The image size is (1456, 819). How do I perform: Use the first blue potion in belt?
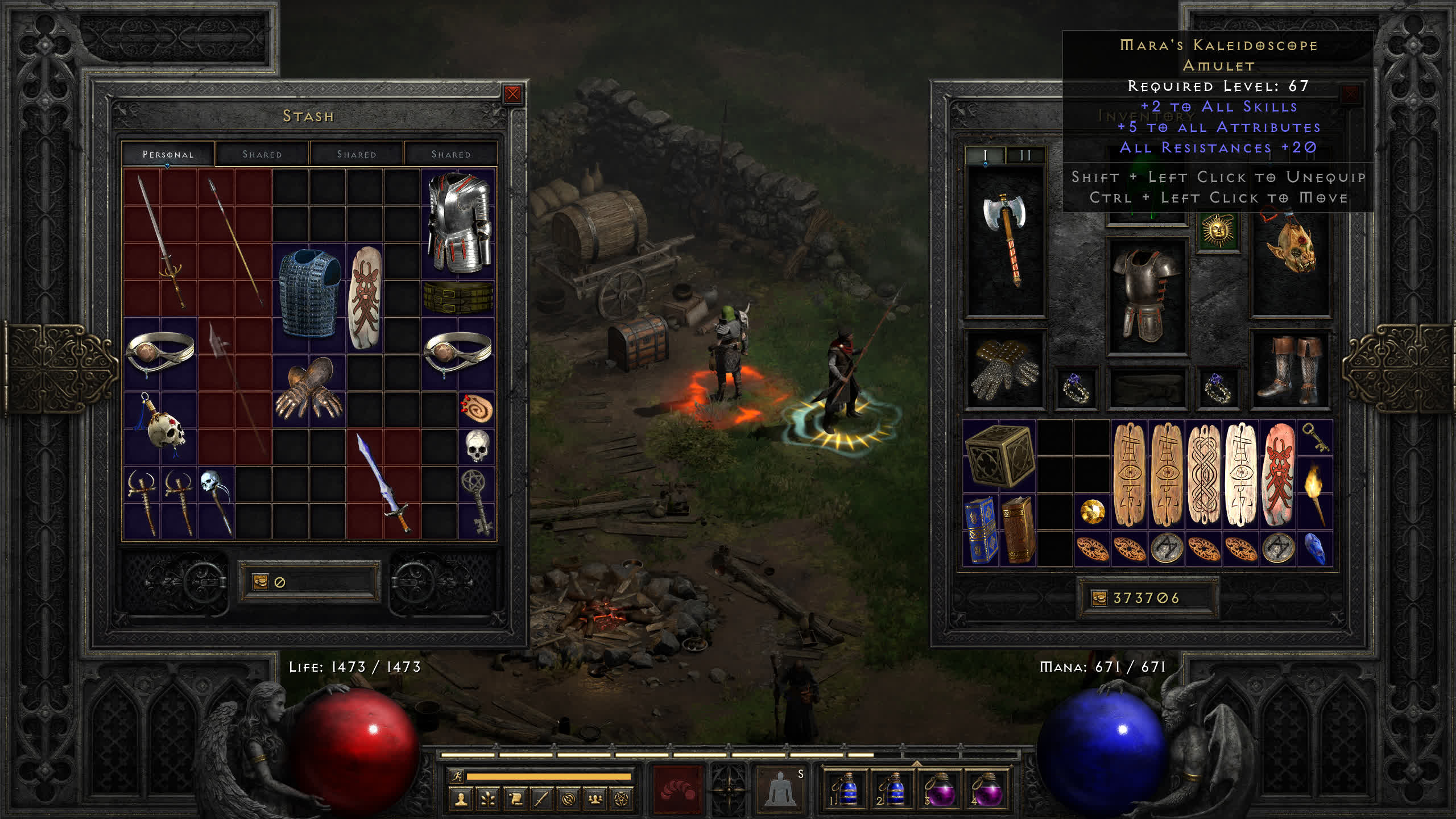[x=845, y=789]
